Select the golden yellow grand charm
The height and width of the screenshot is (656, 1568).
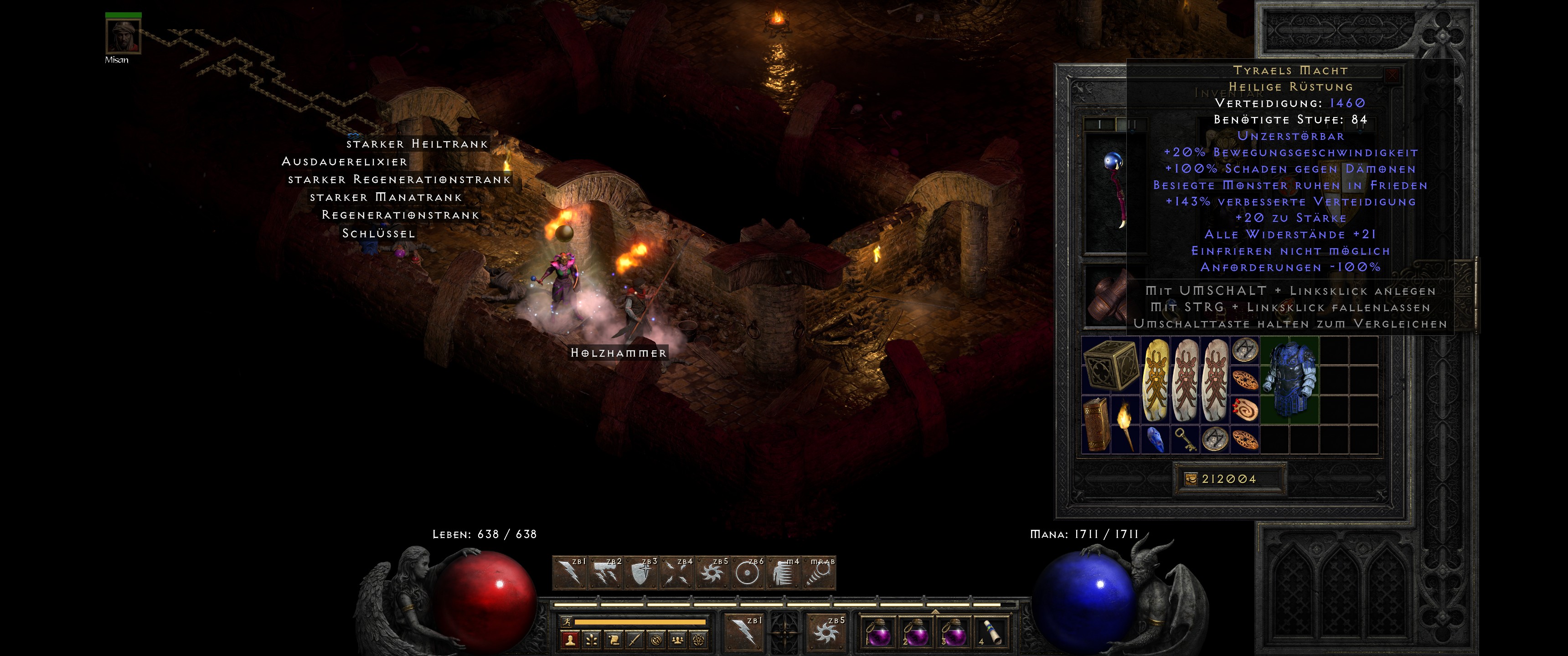[x=1155, y=380]
